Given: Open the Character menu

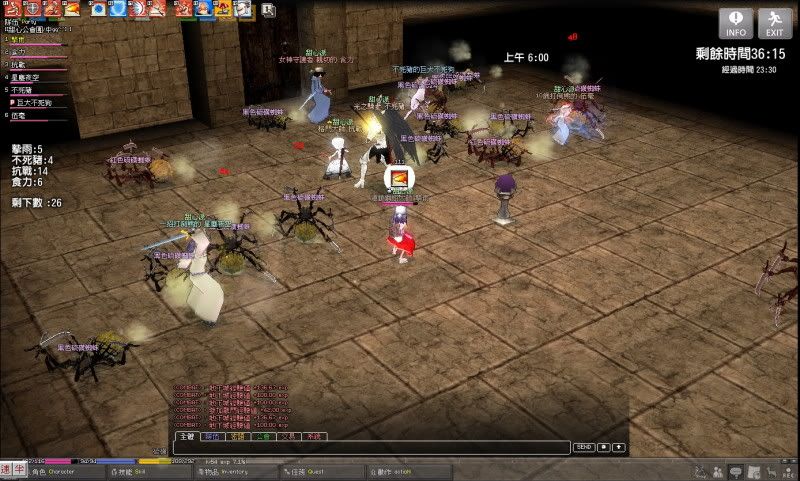Looking at the screenshot, I should point(50,471).
